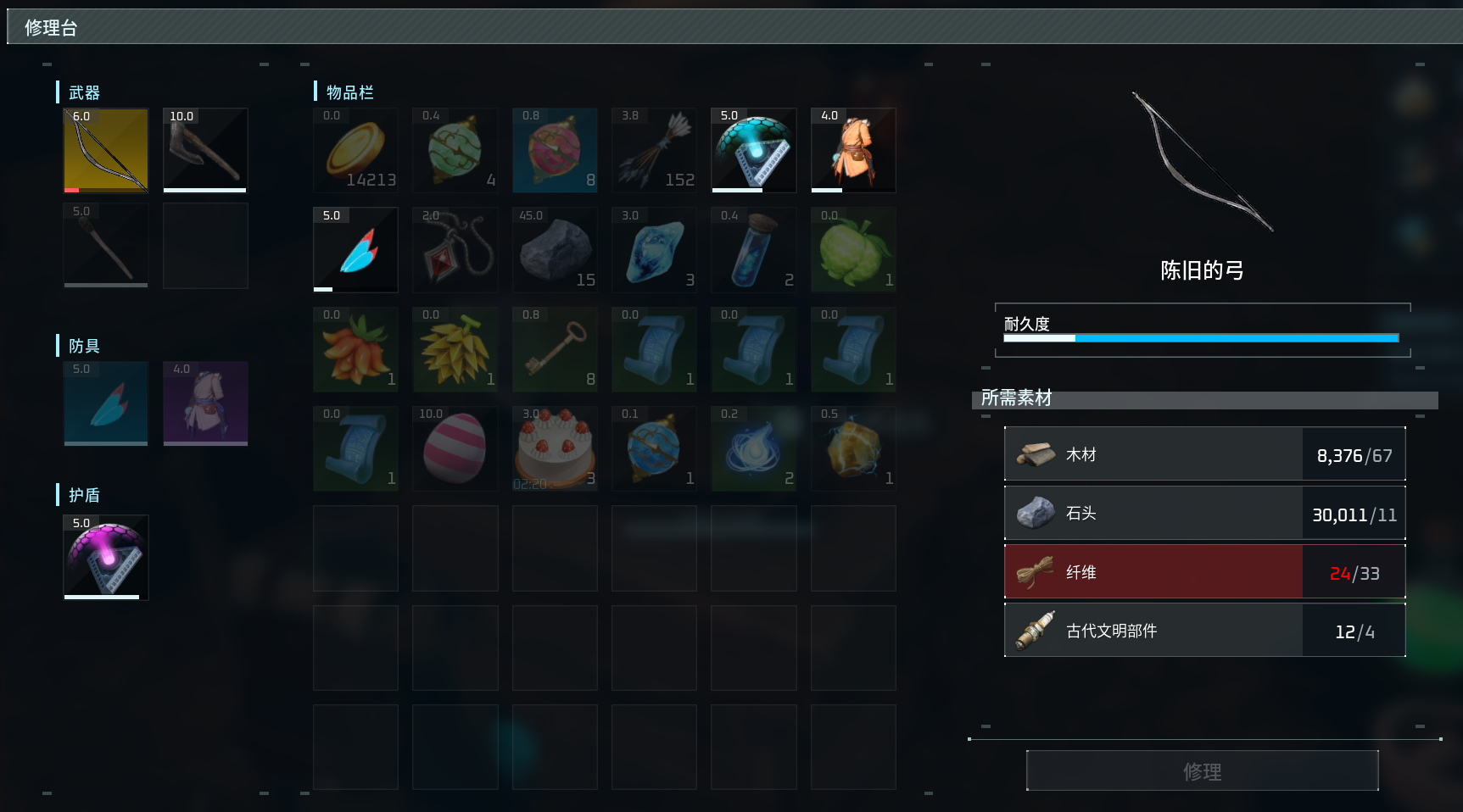
Task: Pick the strawberry cake item
Action: [x=555, y=448]
